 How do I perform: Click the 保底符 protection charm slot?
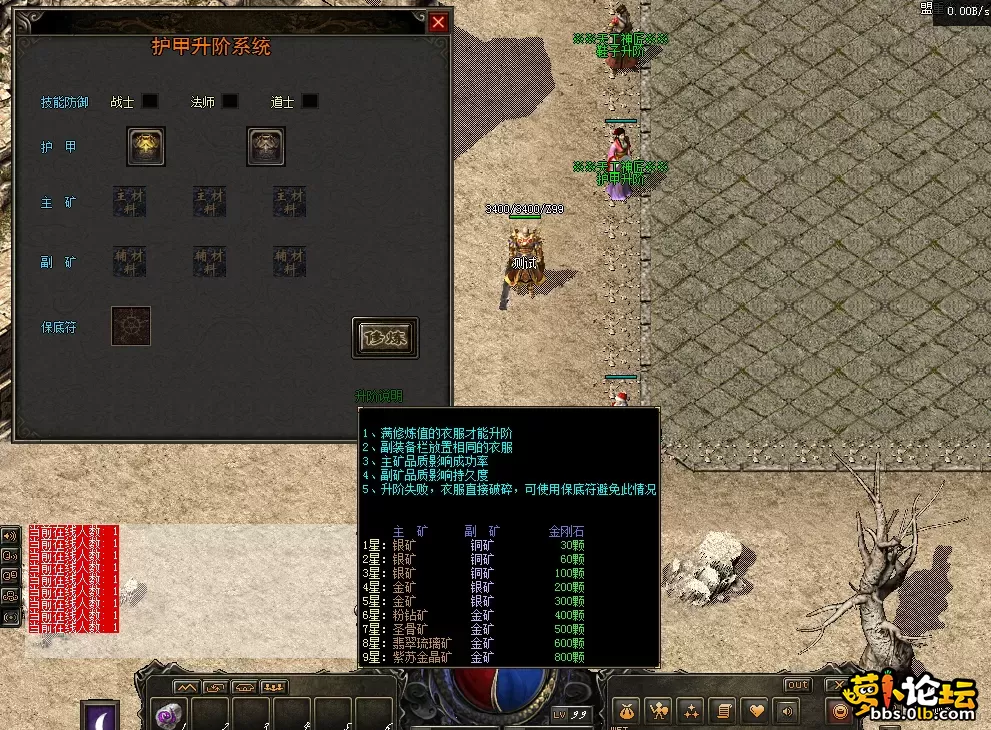click(x=131, y=326)
